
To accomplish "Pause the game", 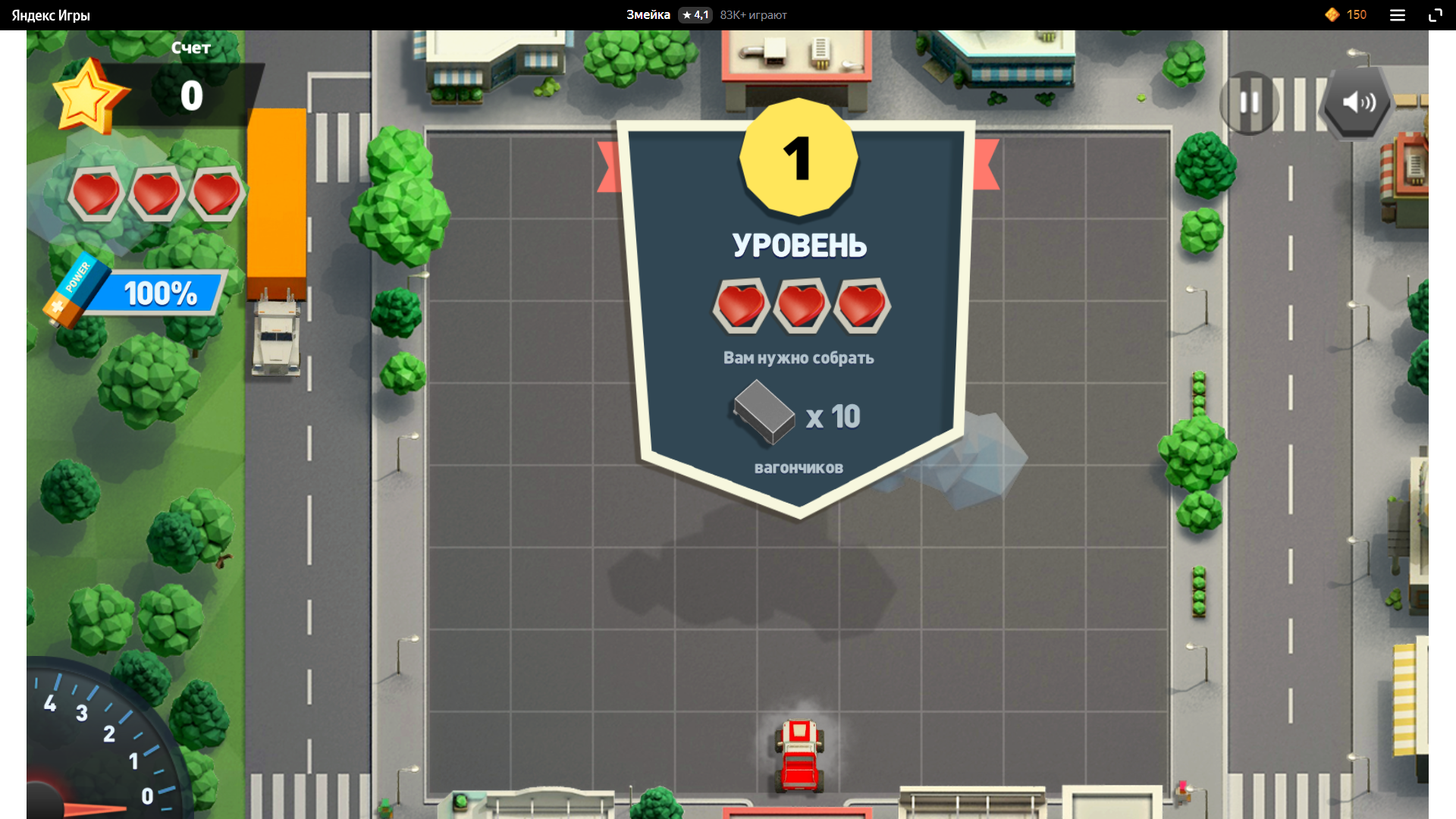I will pyautogui.click(x=1248, y=103).
